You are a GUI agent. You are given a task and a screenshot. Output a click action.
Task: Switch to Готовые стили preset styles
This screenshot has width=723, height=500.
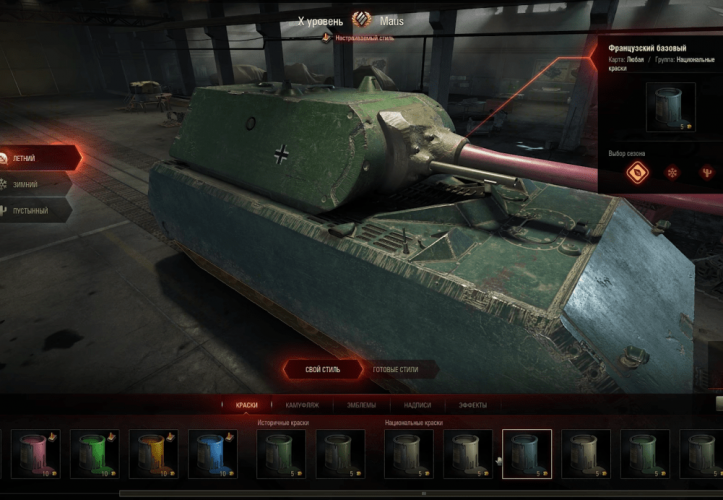coord(395,370)
